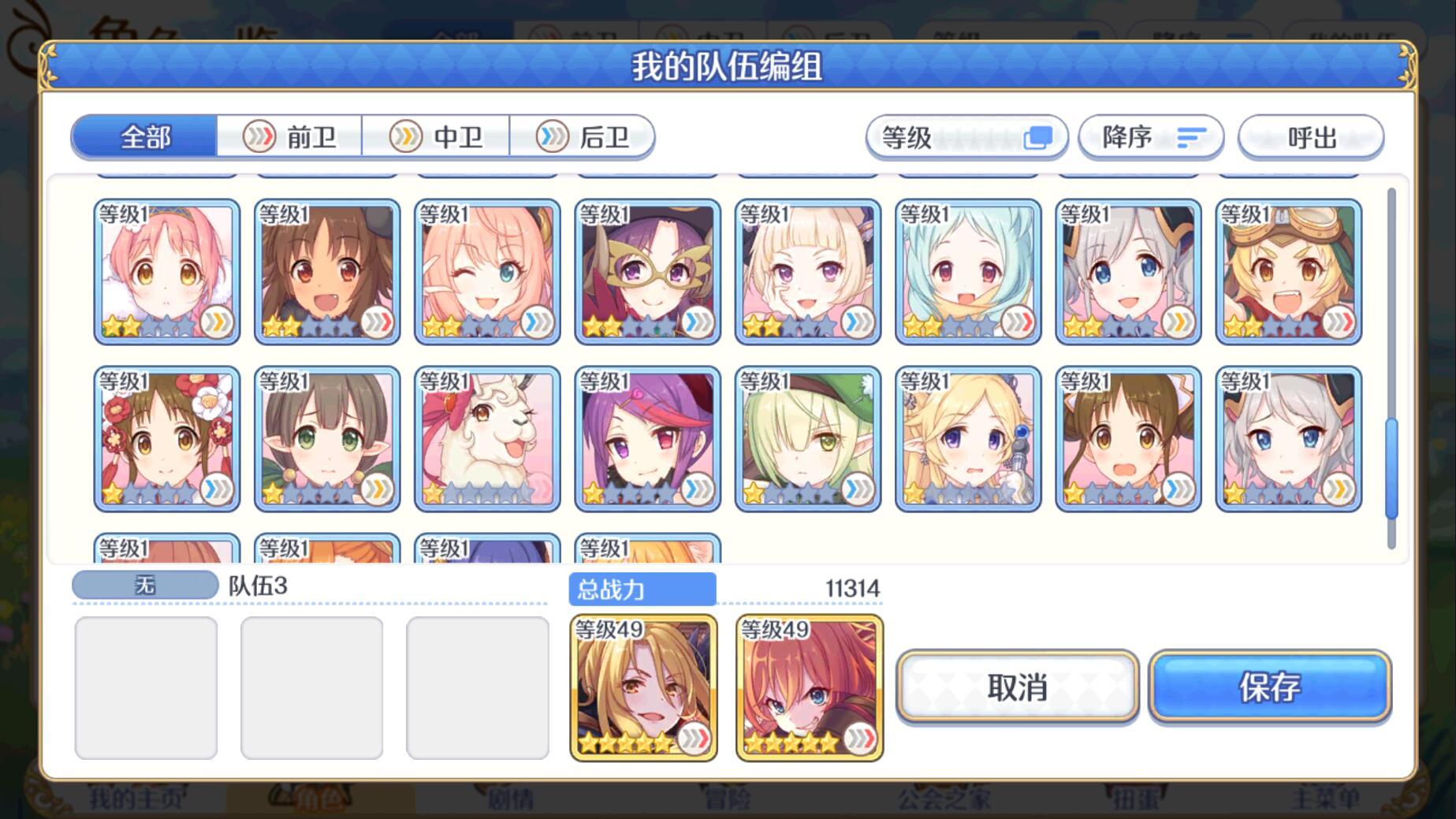Select the 中卫 (middle guard) filter icon
The width and height of the screenshot is (1456, 819).
[404, 136]
